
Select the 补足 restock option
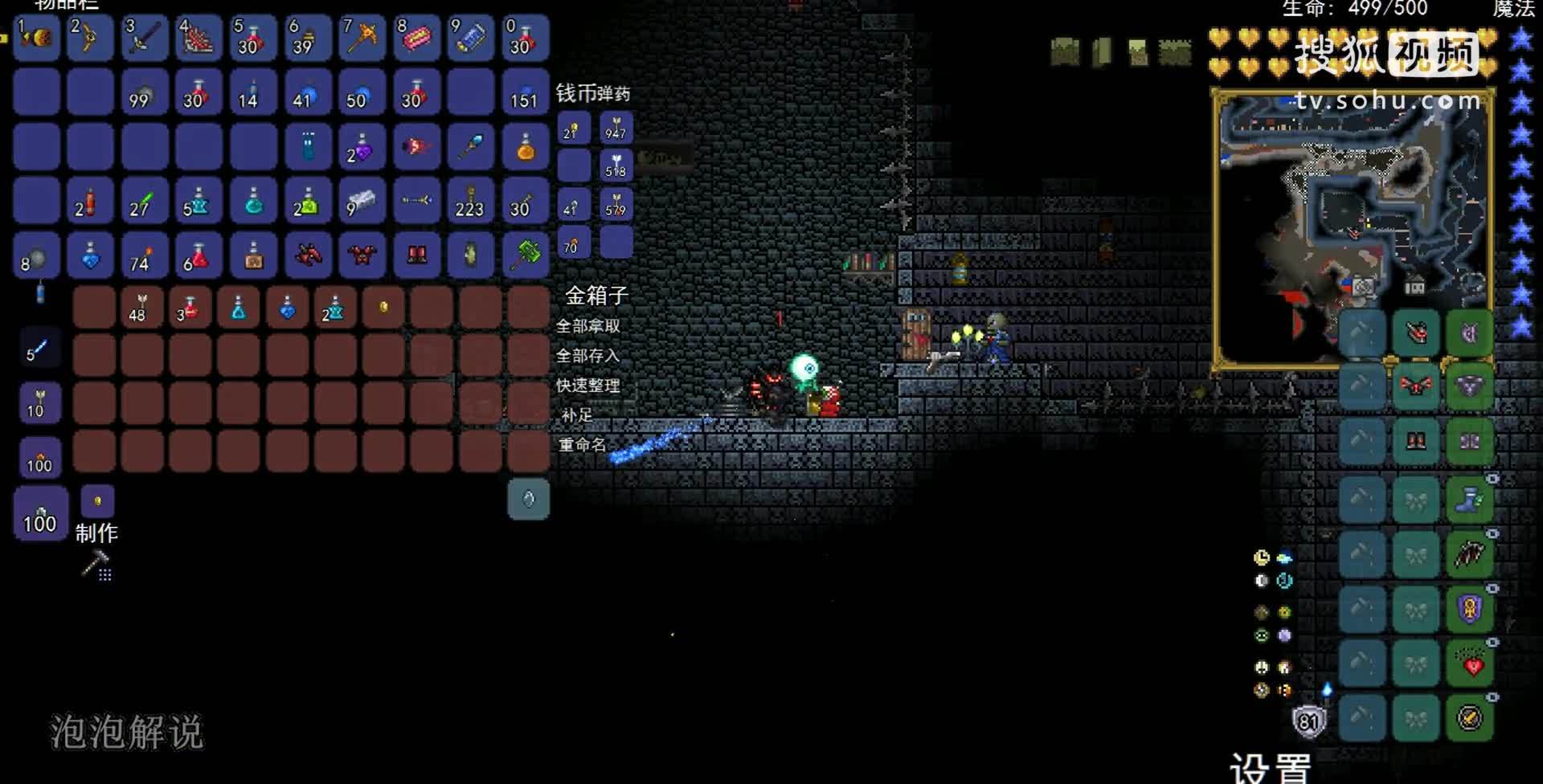pyautogui.click(x=577, y=415)
